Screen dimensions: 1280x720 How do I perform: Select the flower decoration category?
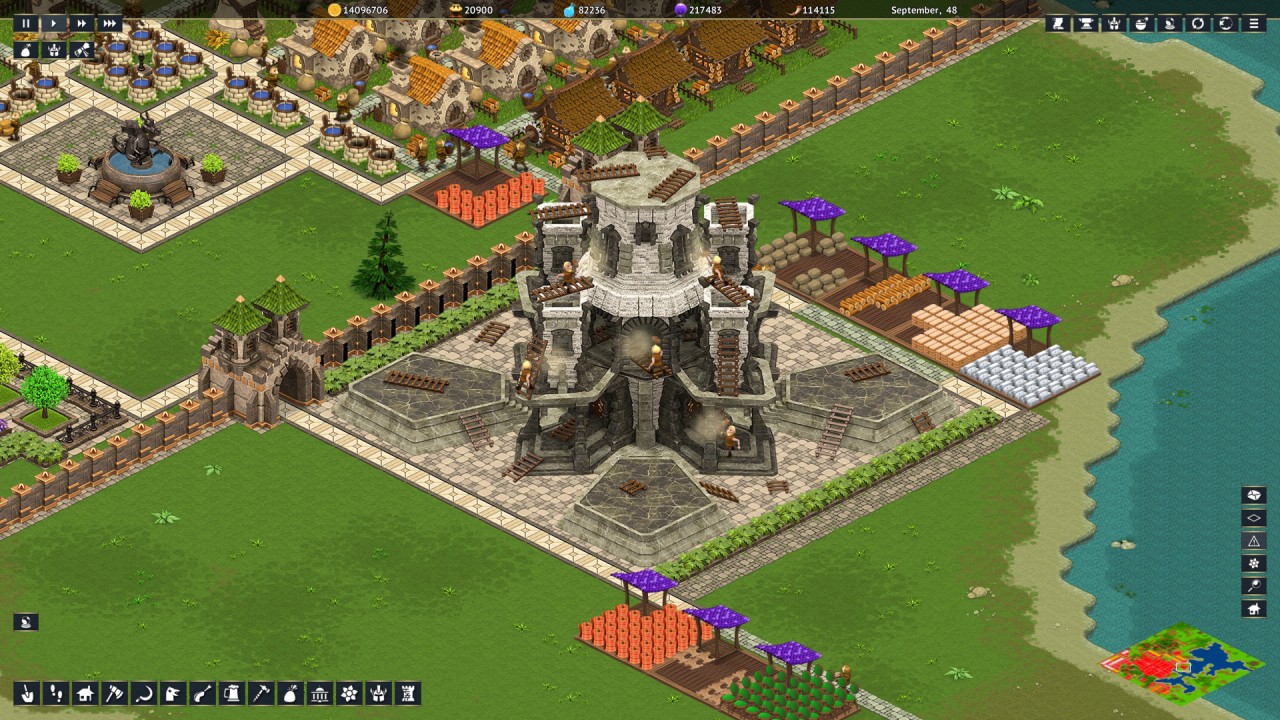(x=349, y=693)
